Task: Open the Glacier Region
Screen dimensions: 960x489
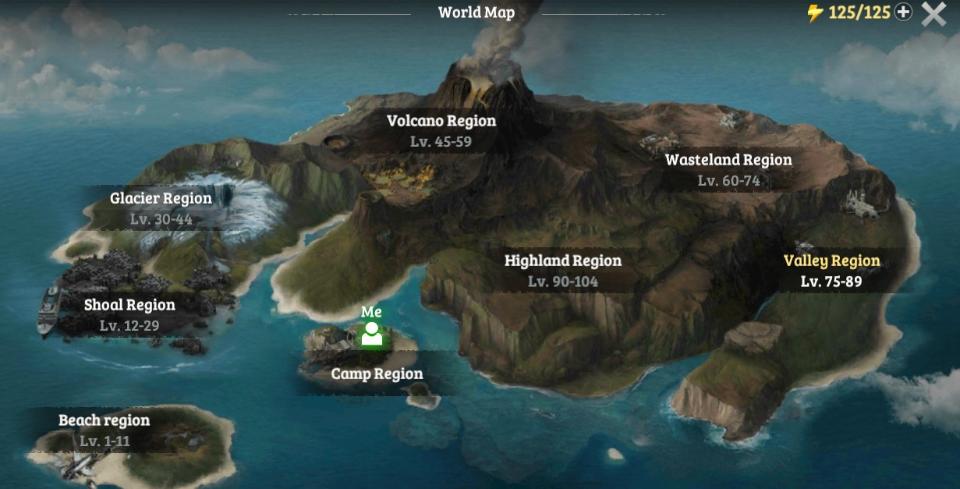Action: (x=161, y=208)
